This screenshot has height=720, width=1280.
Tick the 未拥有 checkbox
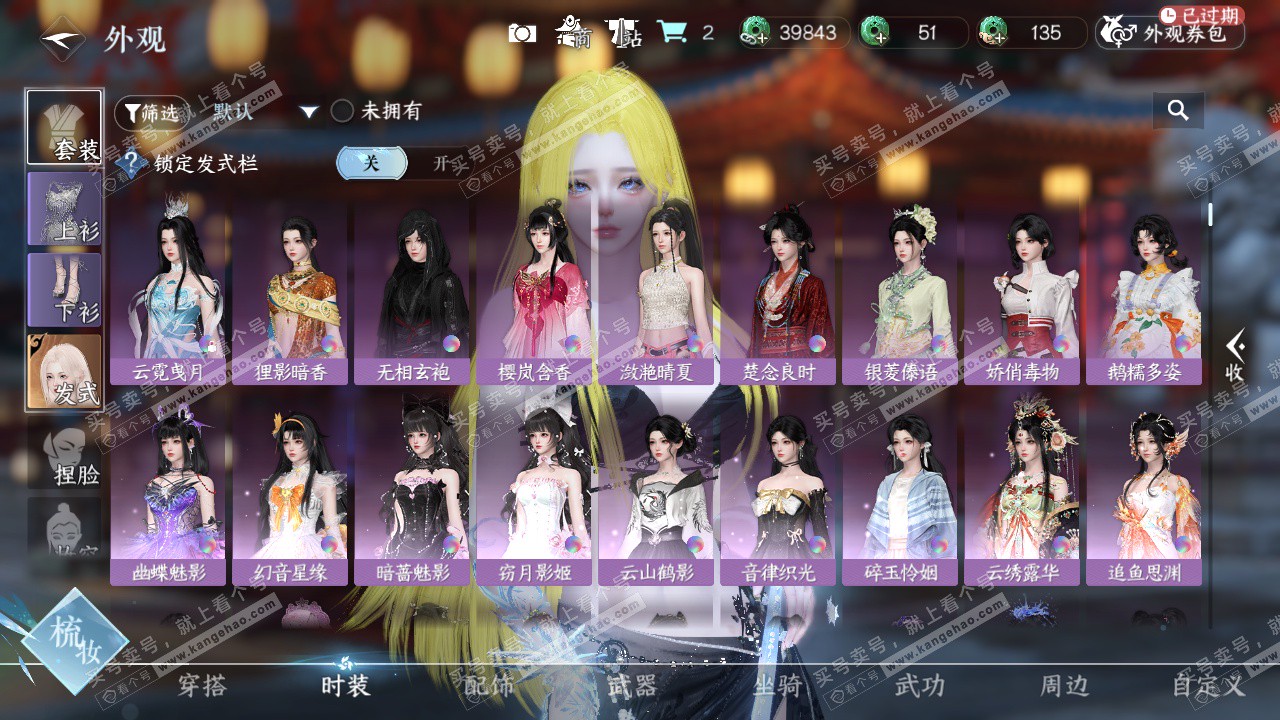click(343, 111)
